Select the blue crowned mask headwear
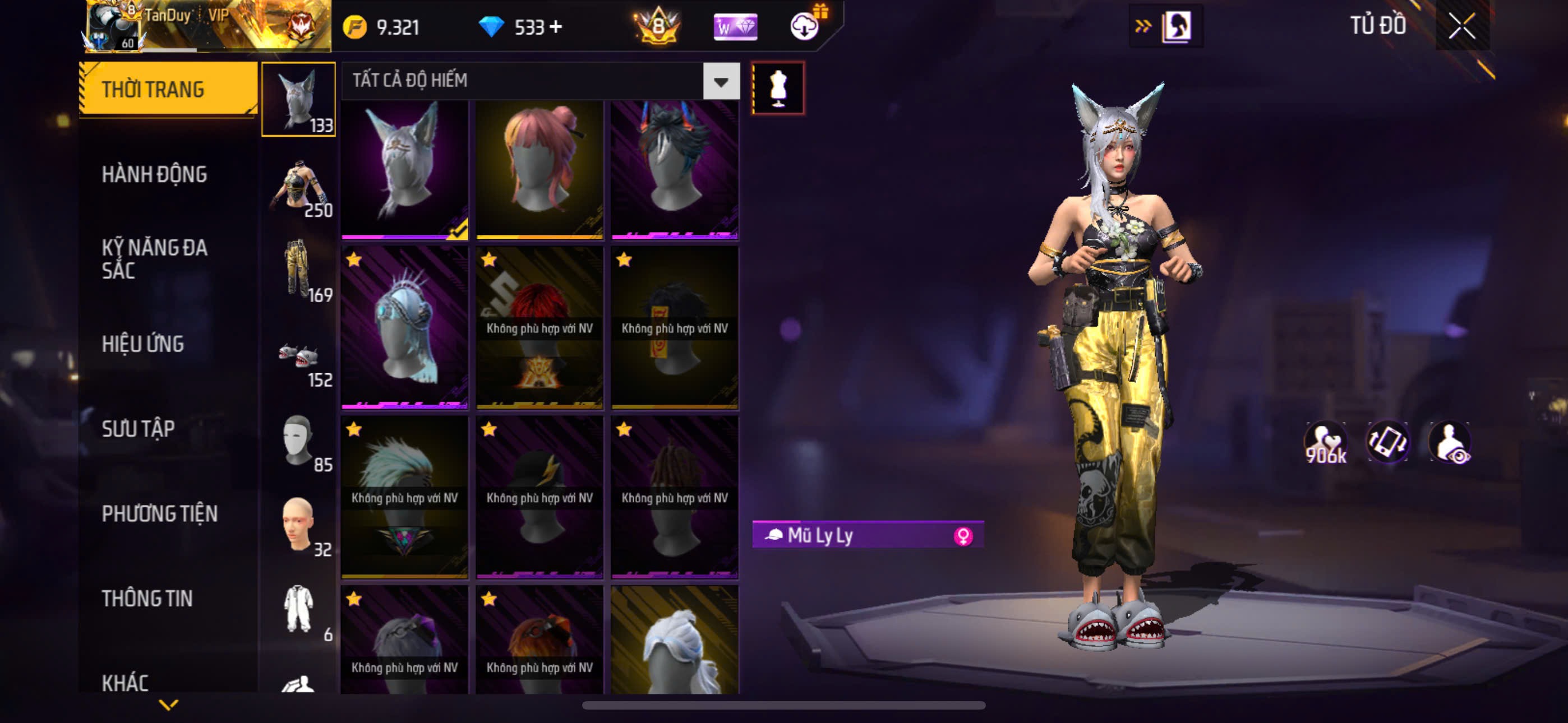 (x=404, y=327)
